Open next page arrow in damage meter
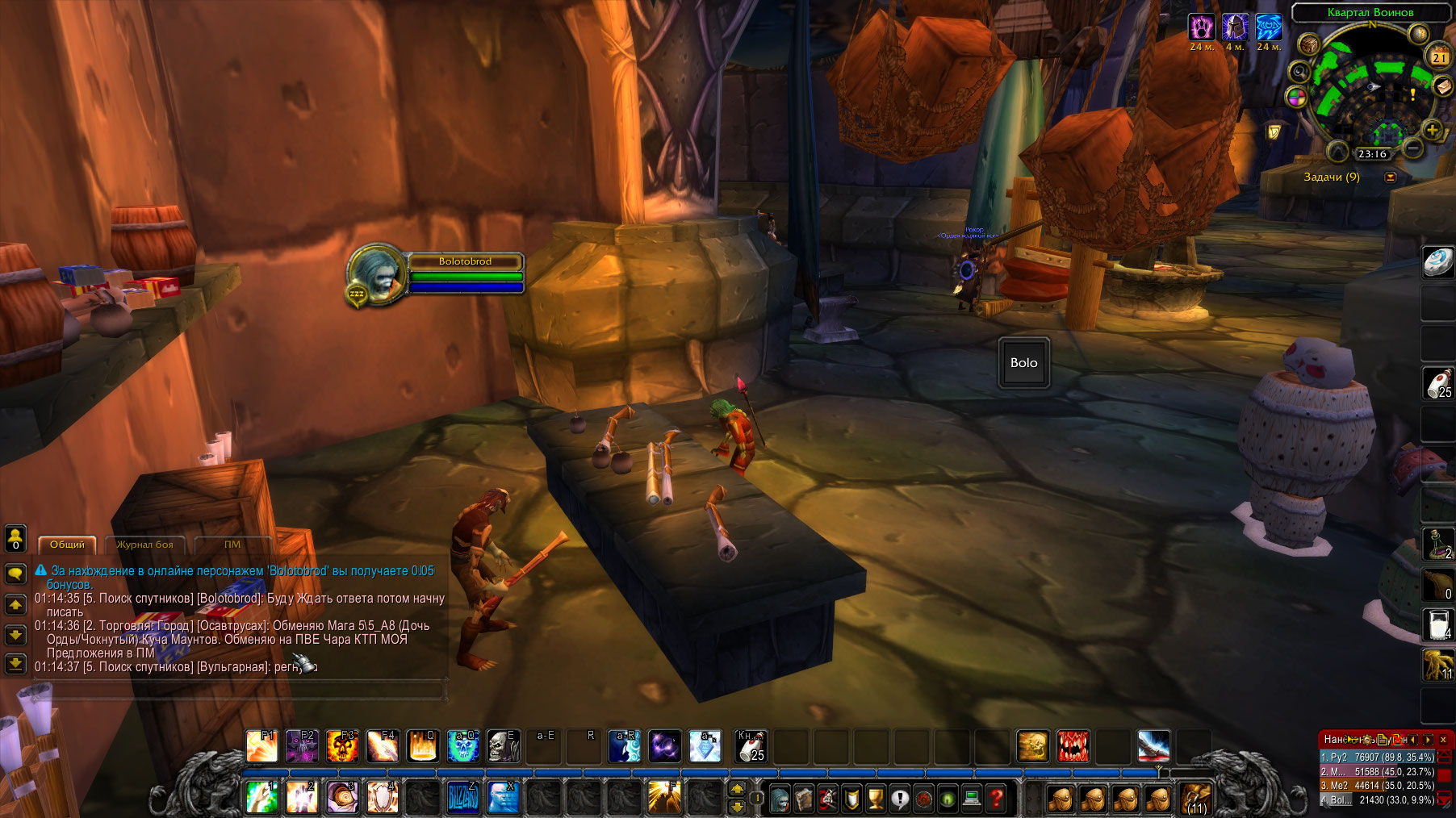This screenshot has width=1456, height=818. click(1428, 741)
